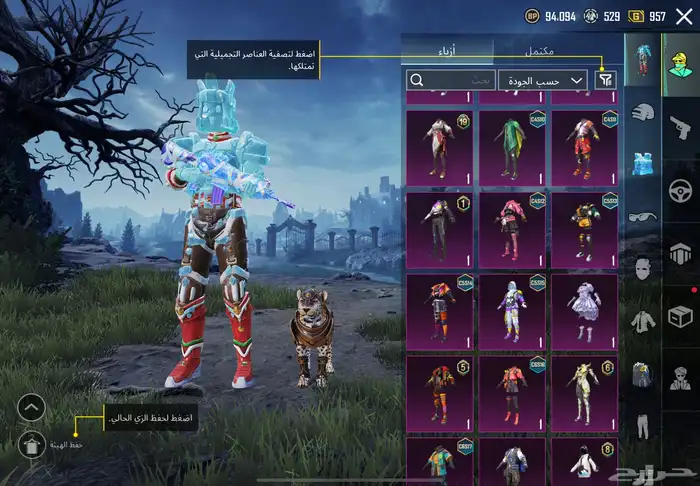Choose the lavender frilly dress outfit
This screenshot has height=486, width=700.
[x=583, y=310]
